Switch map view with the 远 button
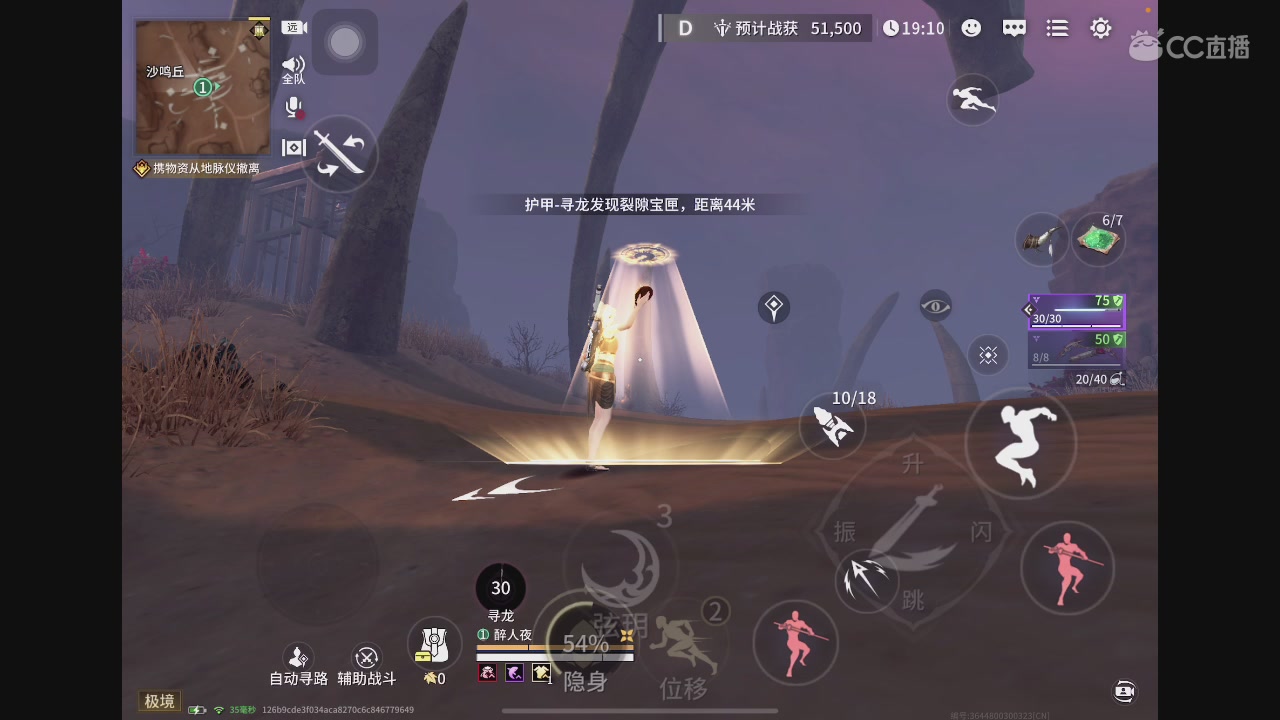This screenshot has width=1280, height=720. 293,27
